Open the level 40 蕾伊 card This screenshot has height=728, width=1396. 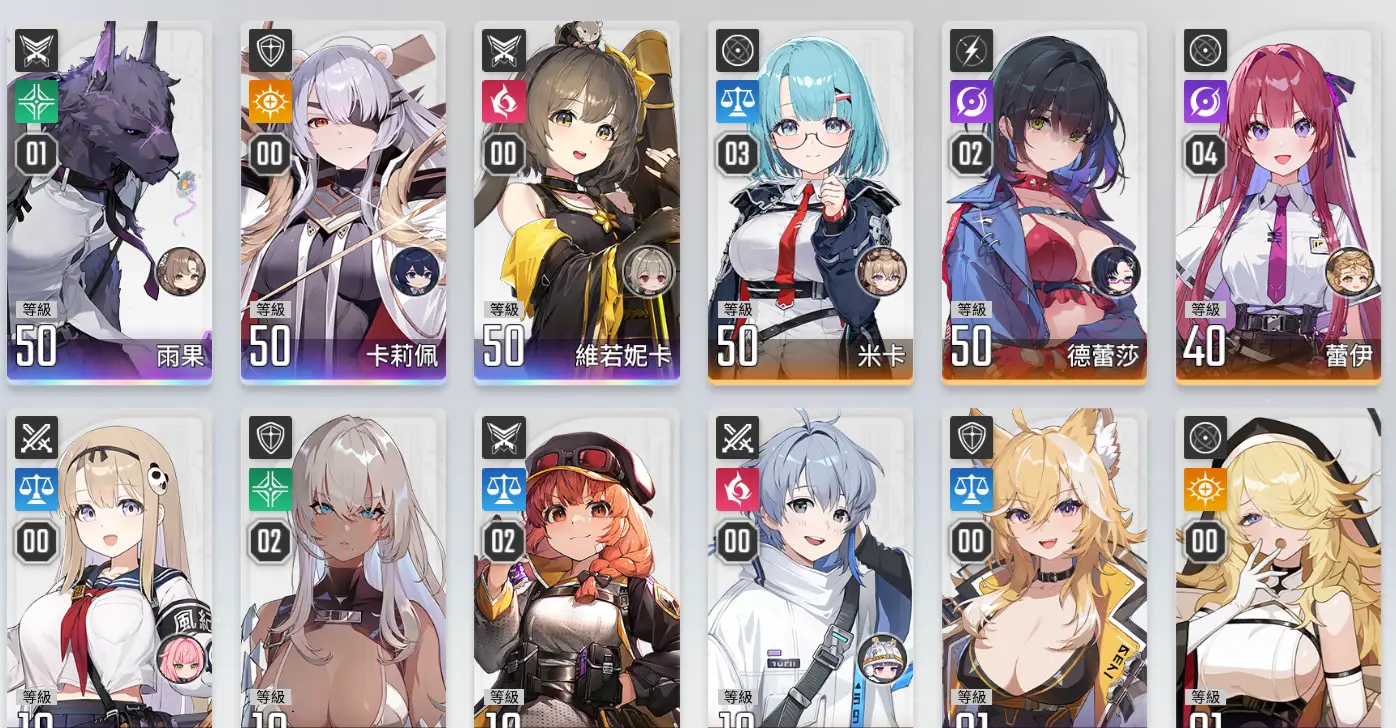1278,202
